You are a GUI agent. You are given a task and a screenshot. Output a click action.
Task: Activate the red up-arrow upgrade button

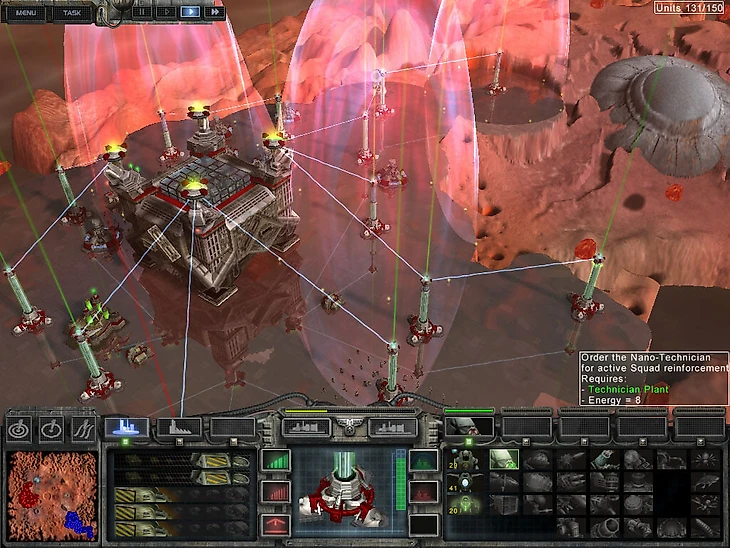[274, 524]
